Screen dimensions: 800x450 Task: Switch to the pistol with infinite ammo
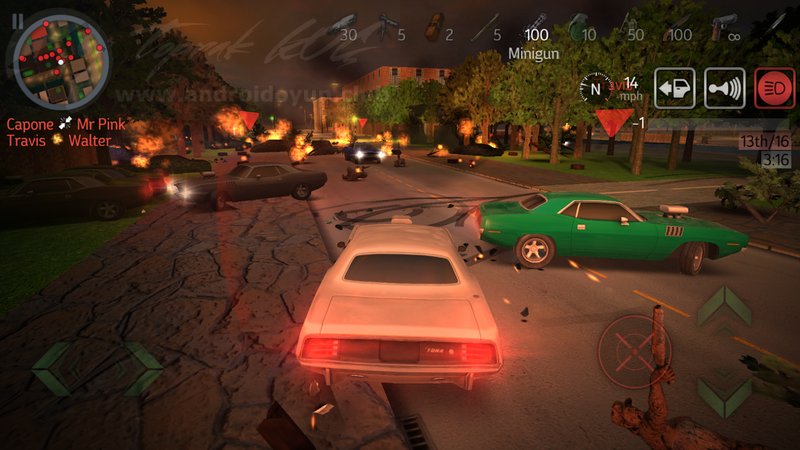725,27
